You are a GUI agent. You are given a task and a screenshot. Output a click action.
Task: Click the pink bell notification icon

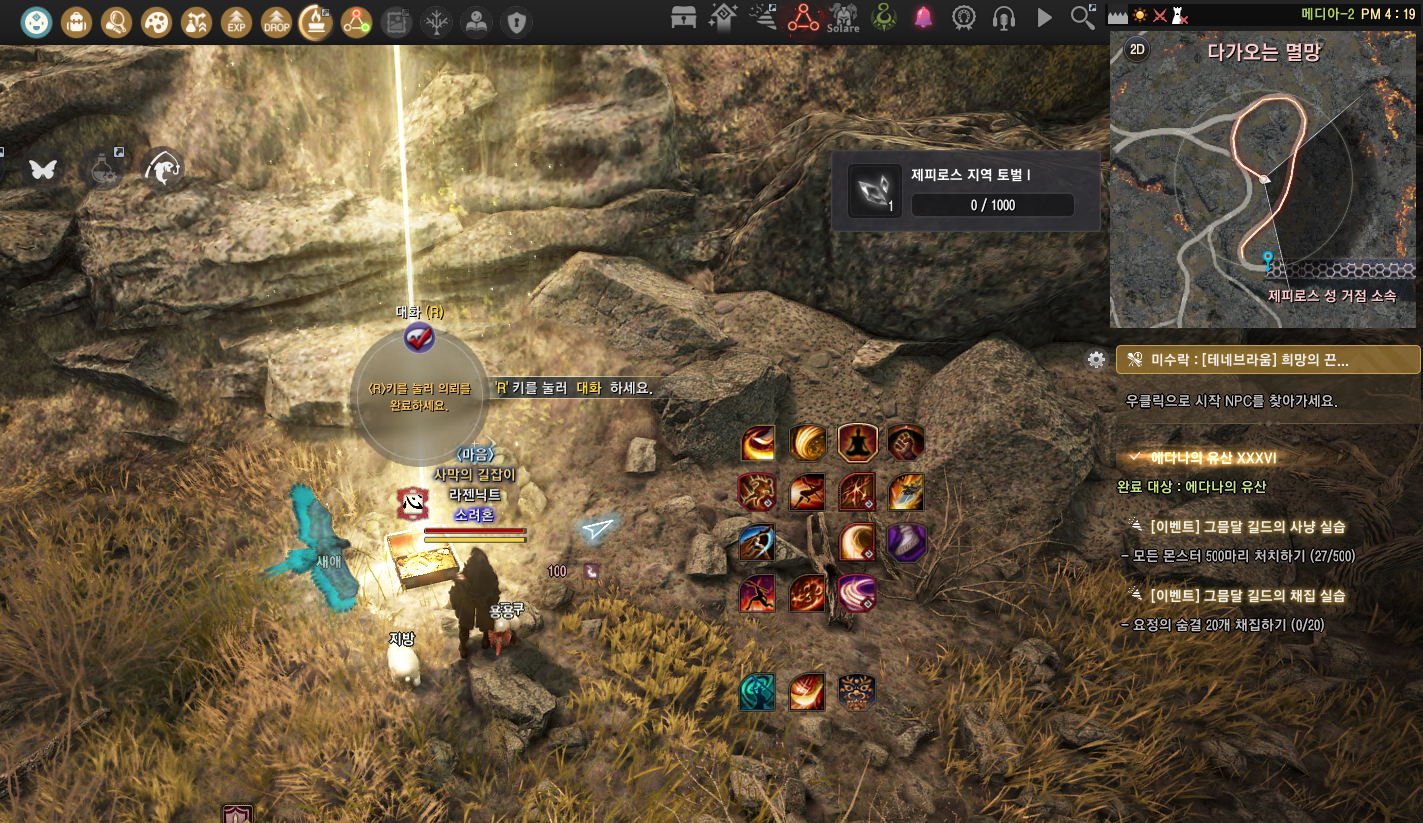923,17
